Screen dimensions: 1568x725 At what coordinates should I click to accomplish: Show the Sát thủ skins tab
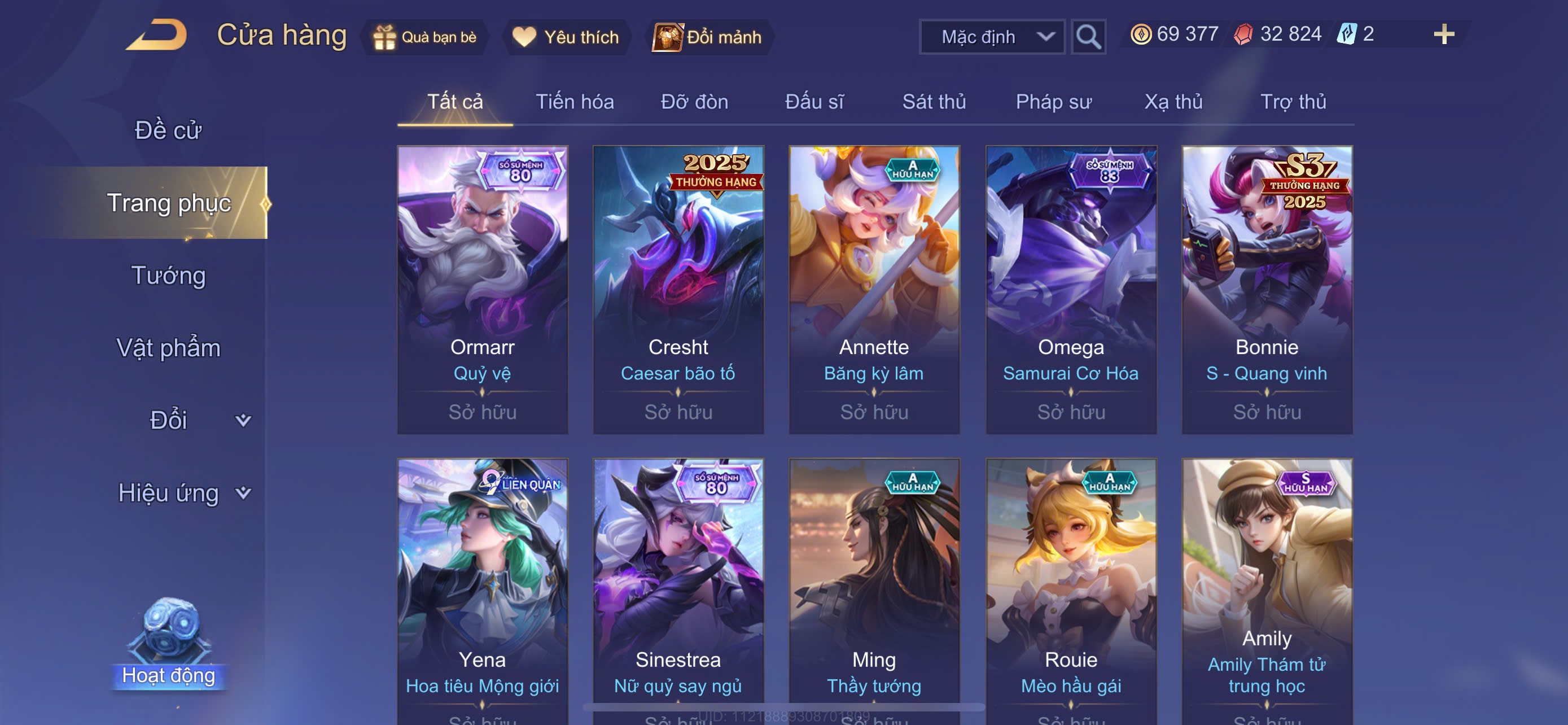[x=933, y=102]
